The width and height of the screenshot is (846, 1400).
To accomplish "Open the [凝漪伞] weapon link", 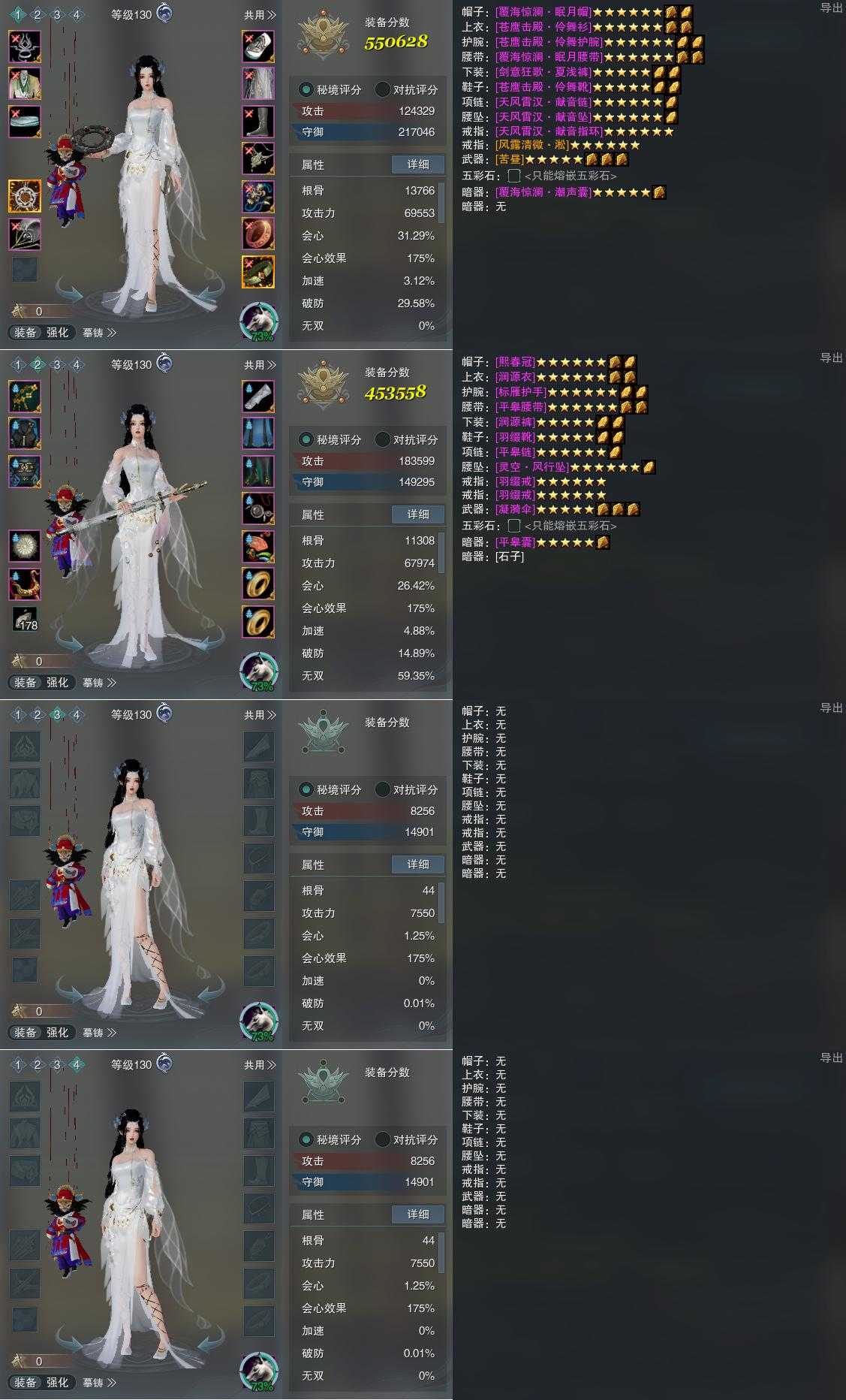I will [517, 509].
